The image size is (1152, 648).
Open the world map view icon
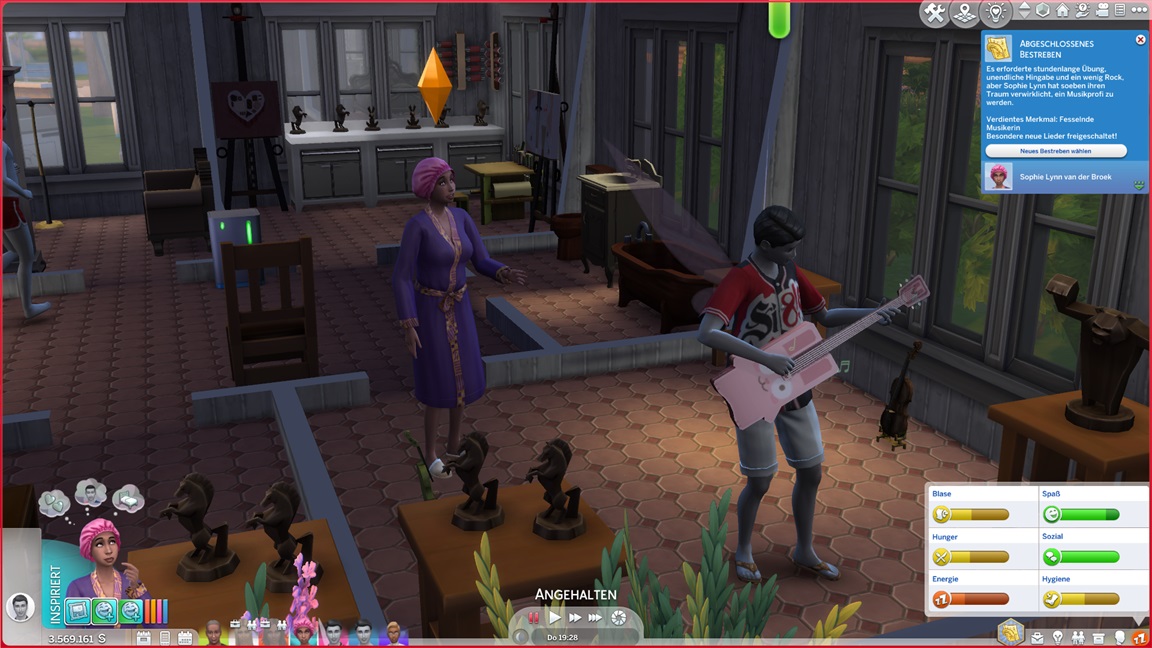click(964, 13)
